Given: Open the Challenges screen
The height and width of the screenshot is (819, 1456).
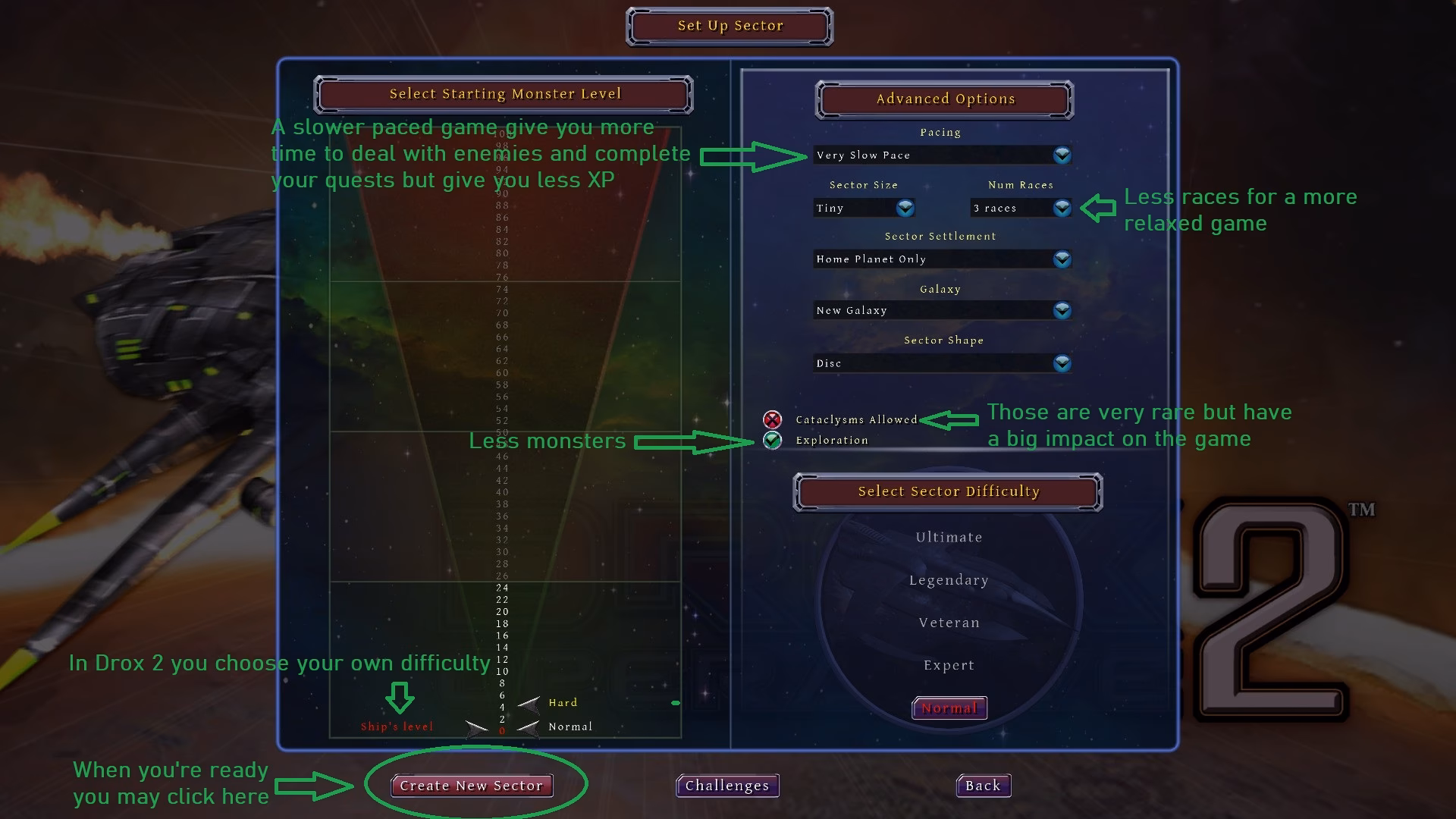Looking at the screenshot, I should [x=726, y=786].
